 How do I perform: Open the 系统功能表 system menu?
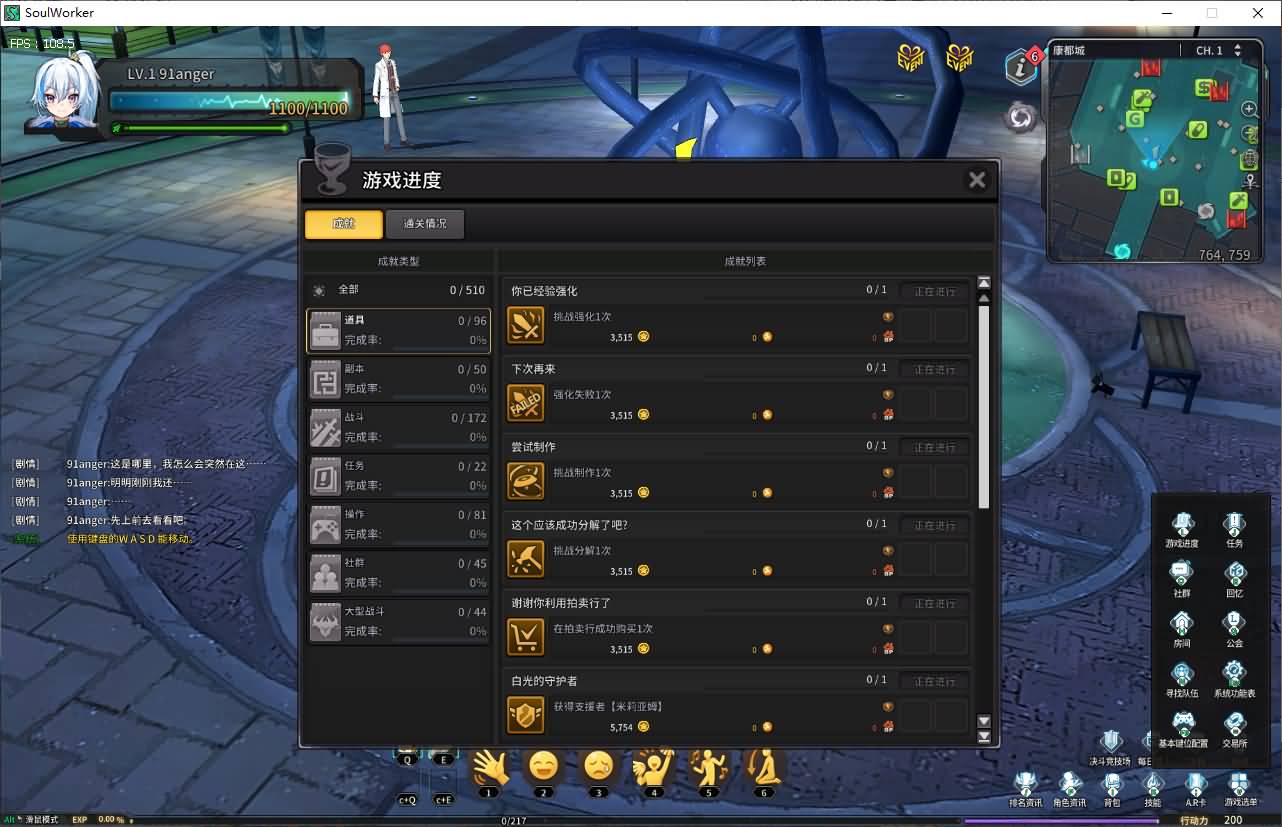[1234, 672]
